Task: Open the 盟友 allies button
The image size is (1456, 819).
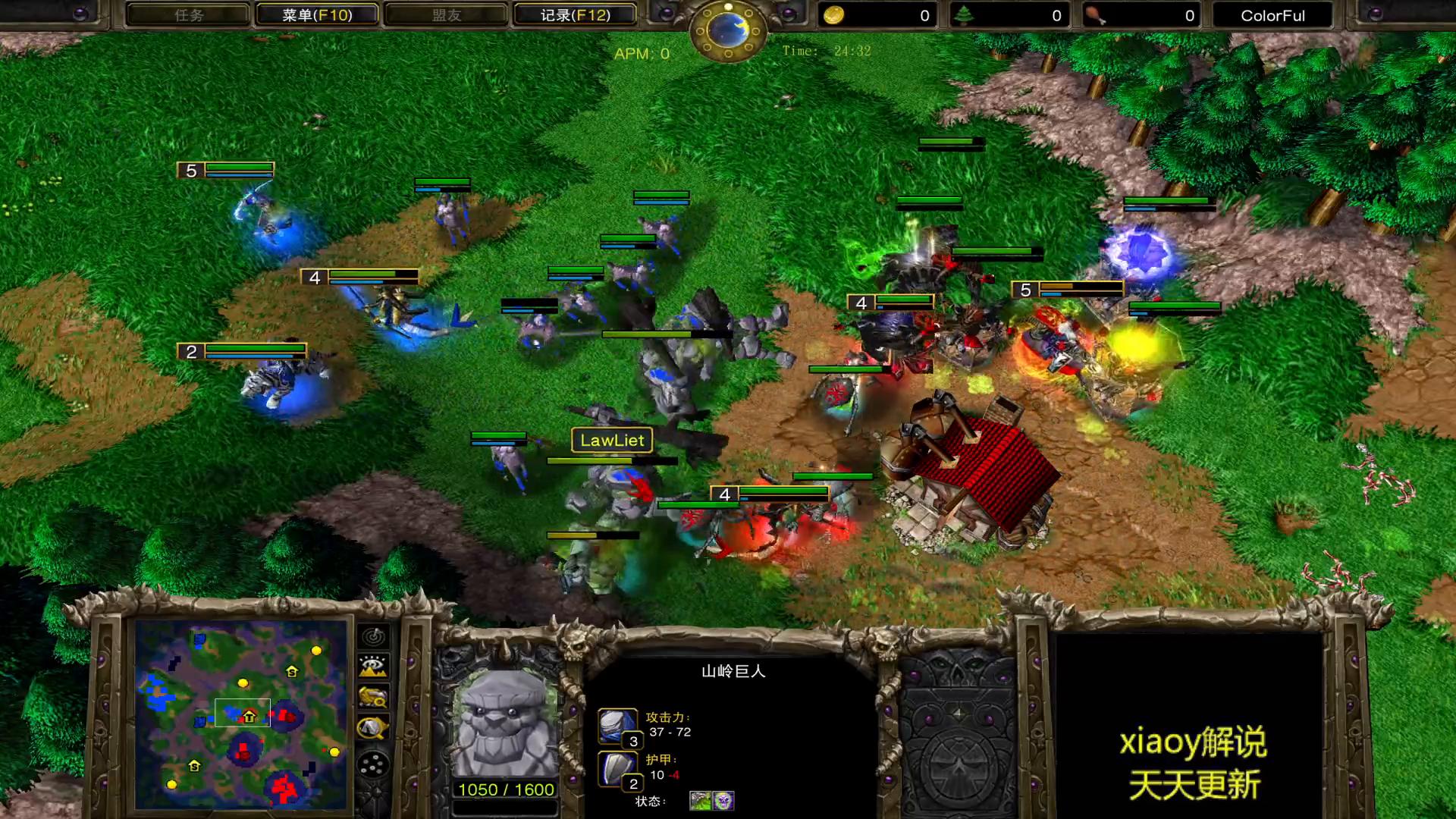Action: click(x=446, y=15)
